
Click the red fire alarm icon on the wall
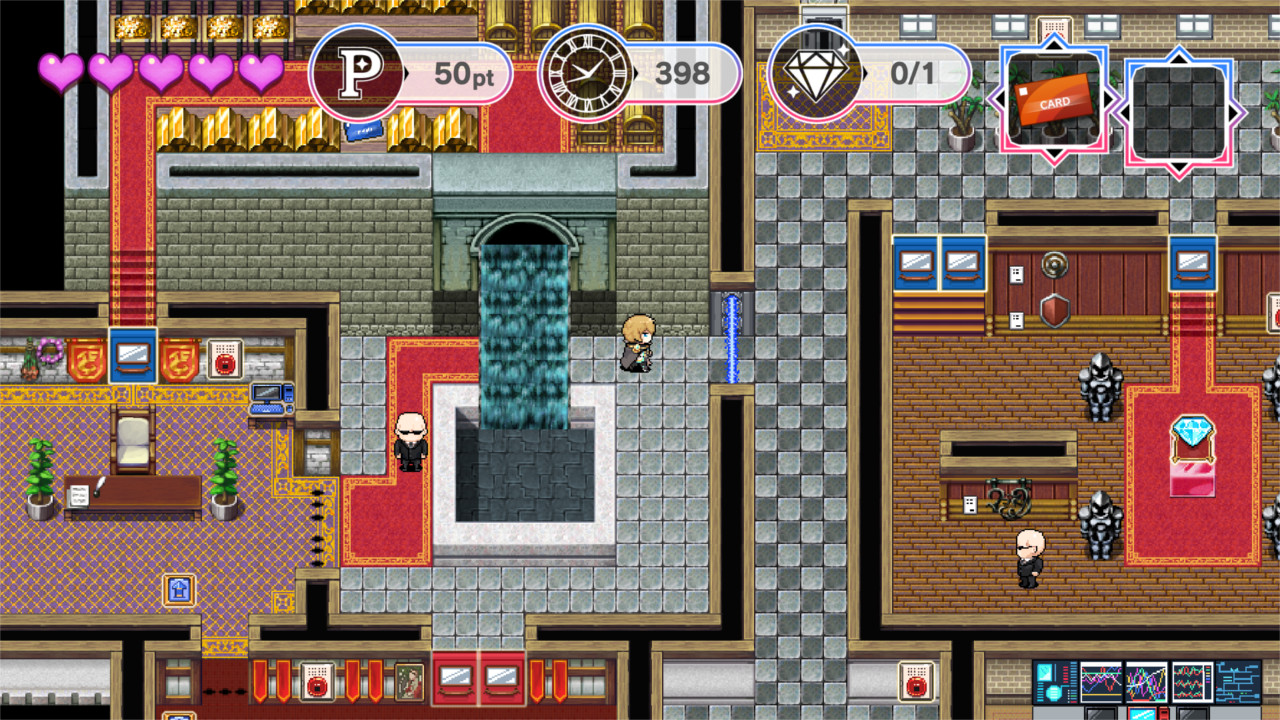[225, 357]
